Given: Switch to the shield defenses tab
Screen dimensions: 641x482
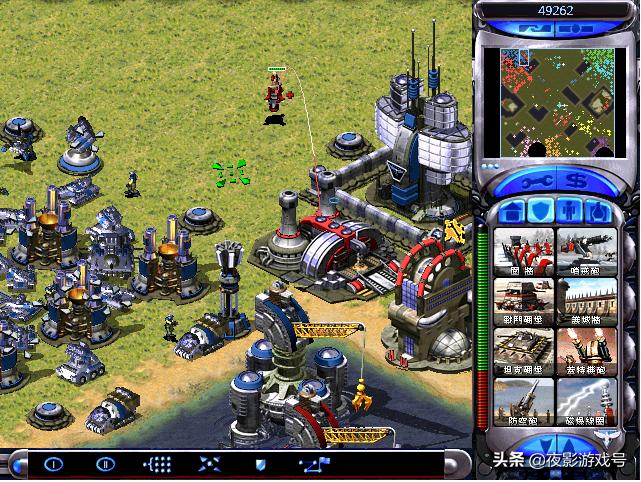Looking at the screenshot, I should (541, 211).
